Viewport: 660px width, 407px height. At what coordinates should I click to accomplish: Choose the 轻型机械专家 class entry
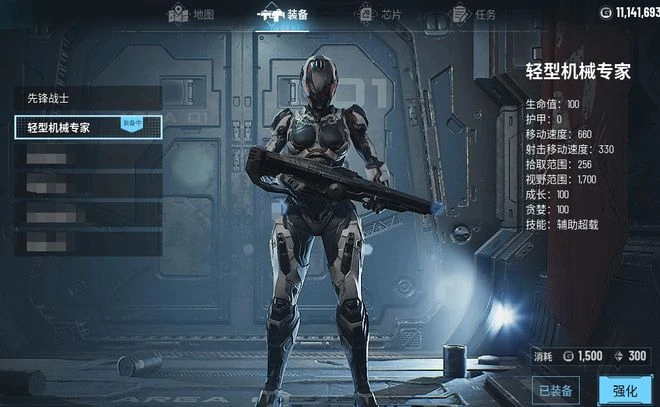coord(88,127)
